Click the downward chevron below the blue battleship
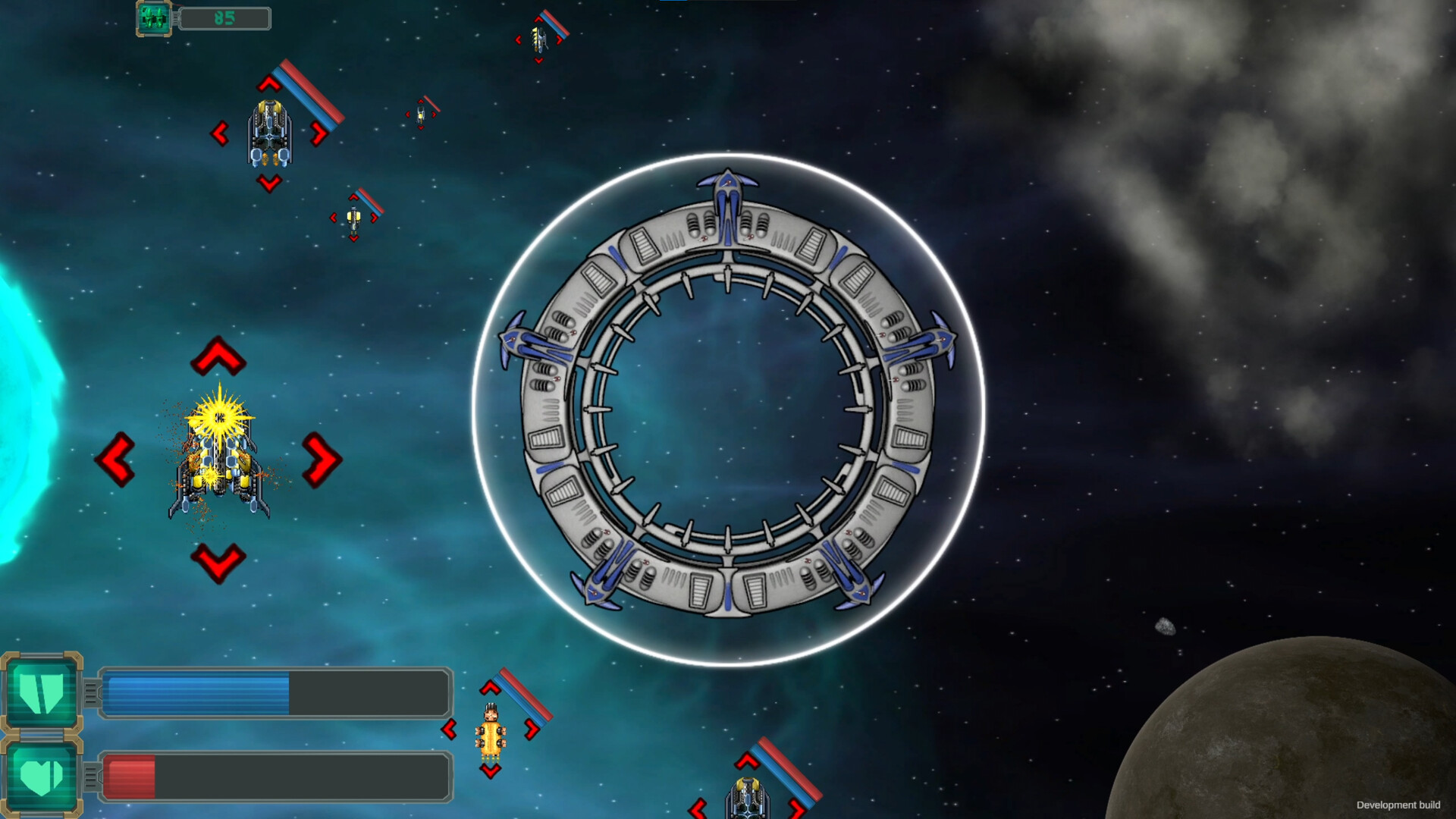1456x819 pixels. point(268,183)
